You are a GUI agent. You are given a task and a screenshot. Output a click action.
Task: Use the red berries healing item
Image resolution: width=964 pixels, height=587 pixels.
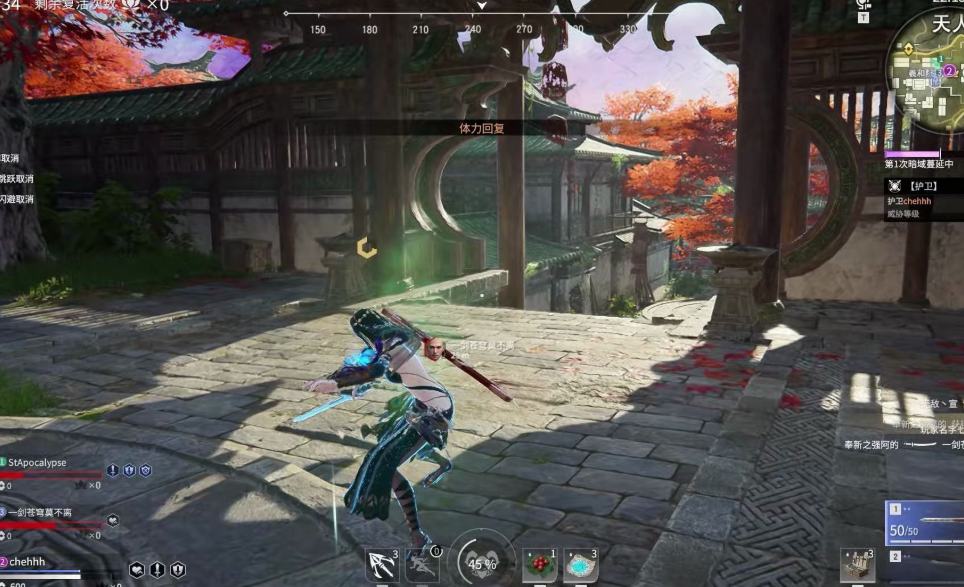540,565
